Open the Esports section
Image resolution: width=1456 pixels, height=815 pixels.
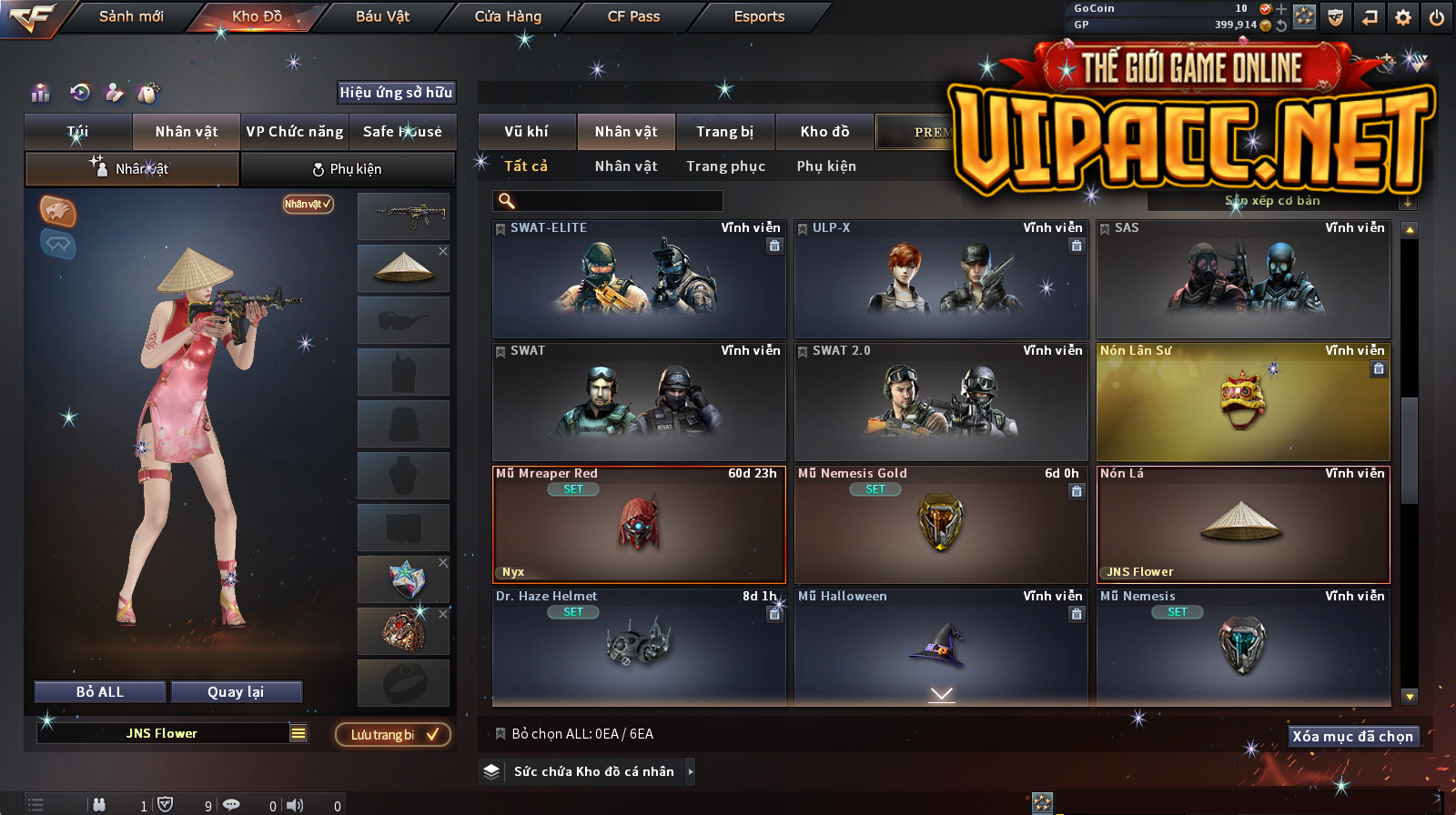point(759,16)
